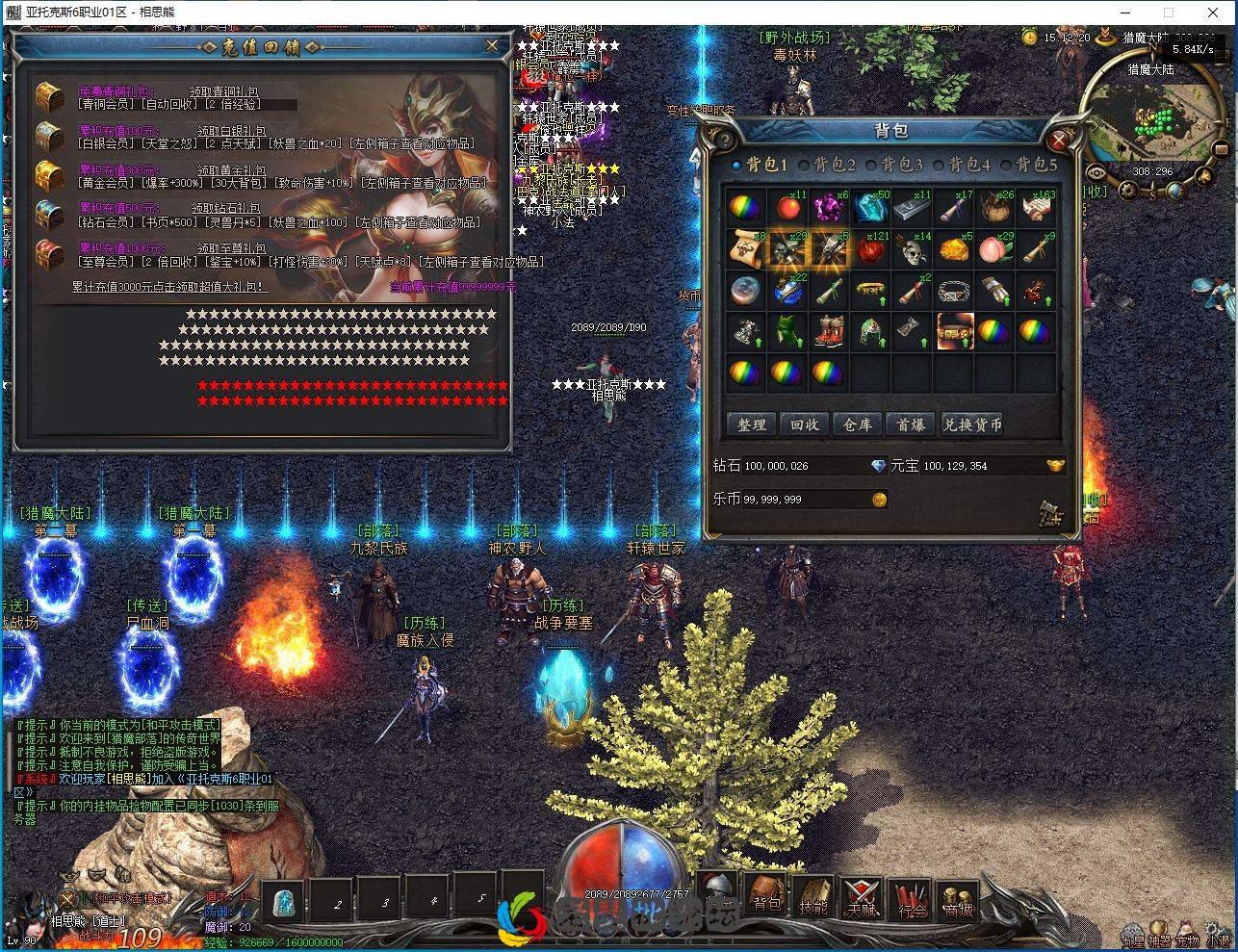
Task: Close the 充值回馈 recharge rewards window
Action: pyautogui.click(x=492, y=45)
